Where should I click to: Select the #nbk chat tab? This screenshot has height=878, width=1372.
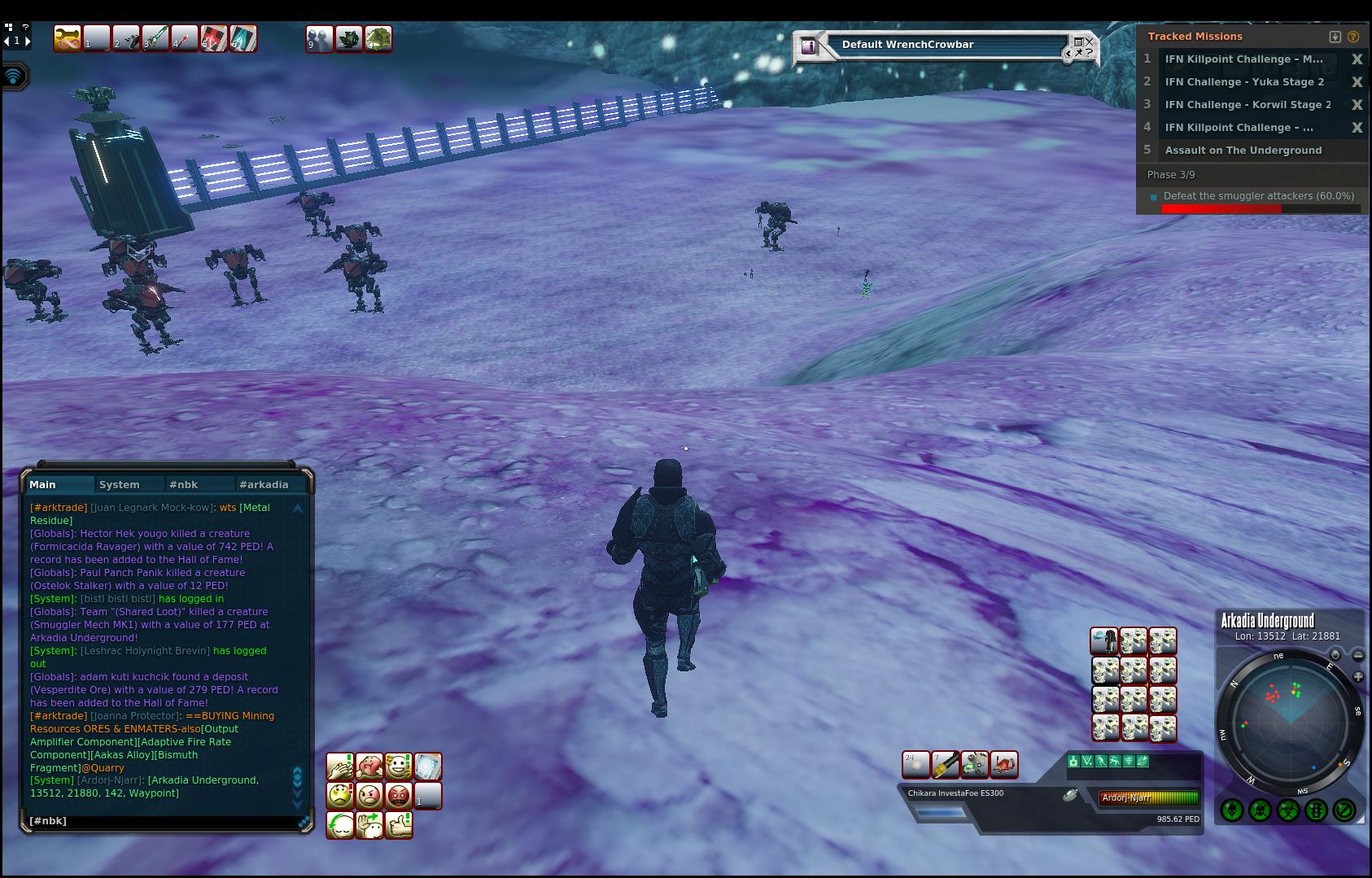click(184, 484)
